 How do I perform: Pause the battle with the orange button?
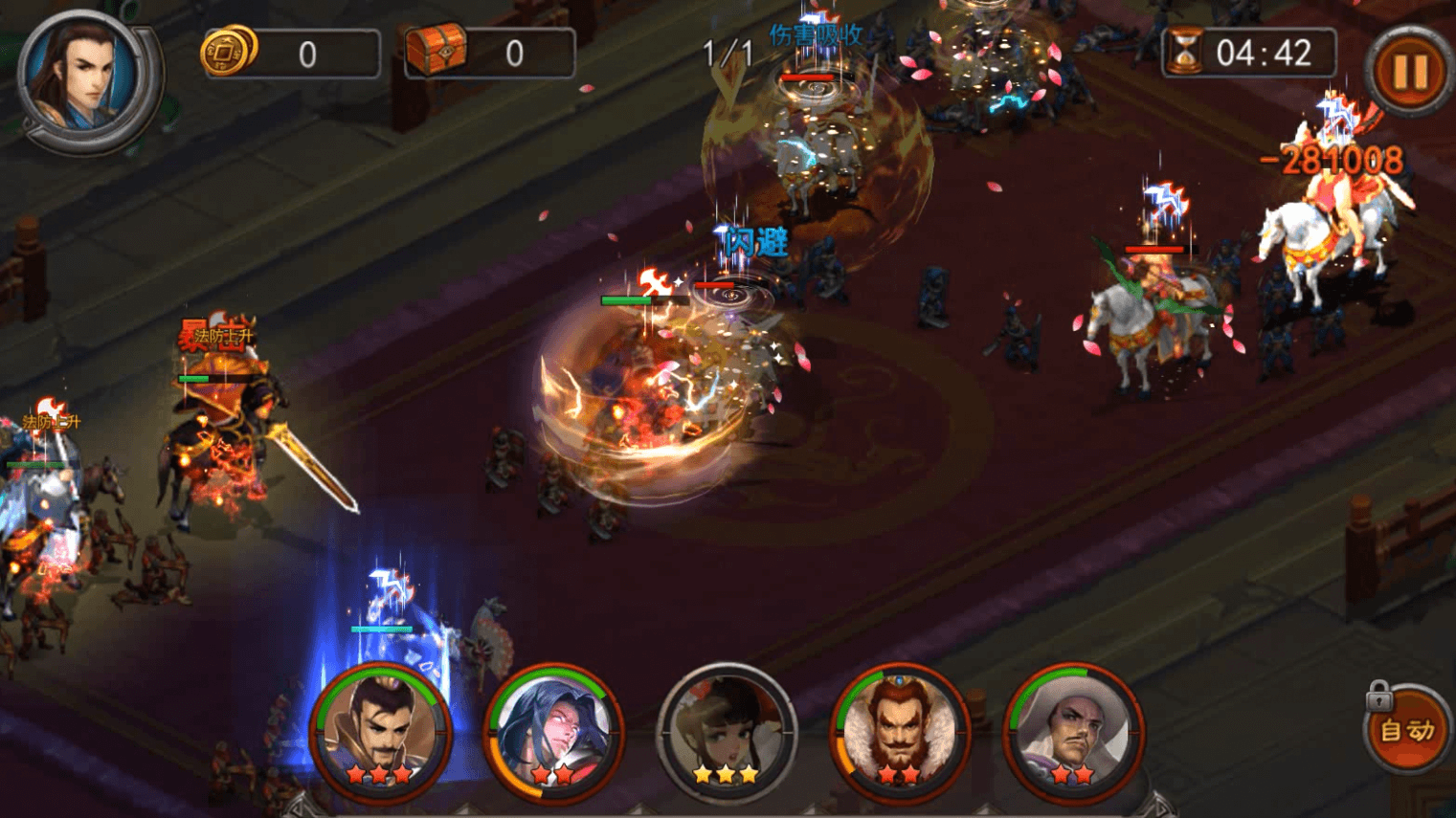[x=1410, y=72]
